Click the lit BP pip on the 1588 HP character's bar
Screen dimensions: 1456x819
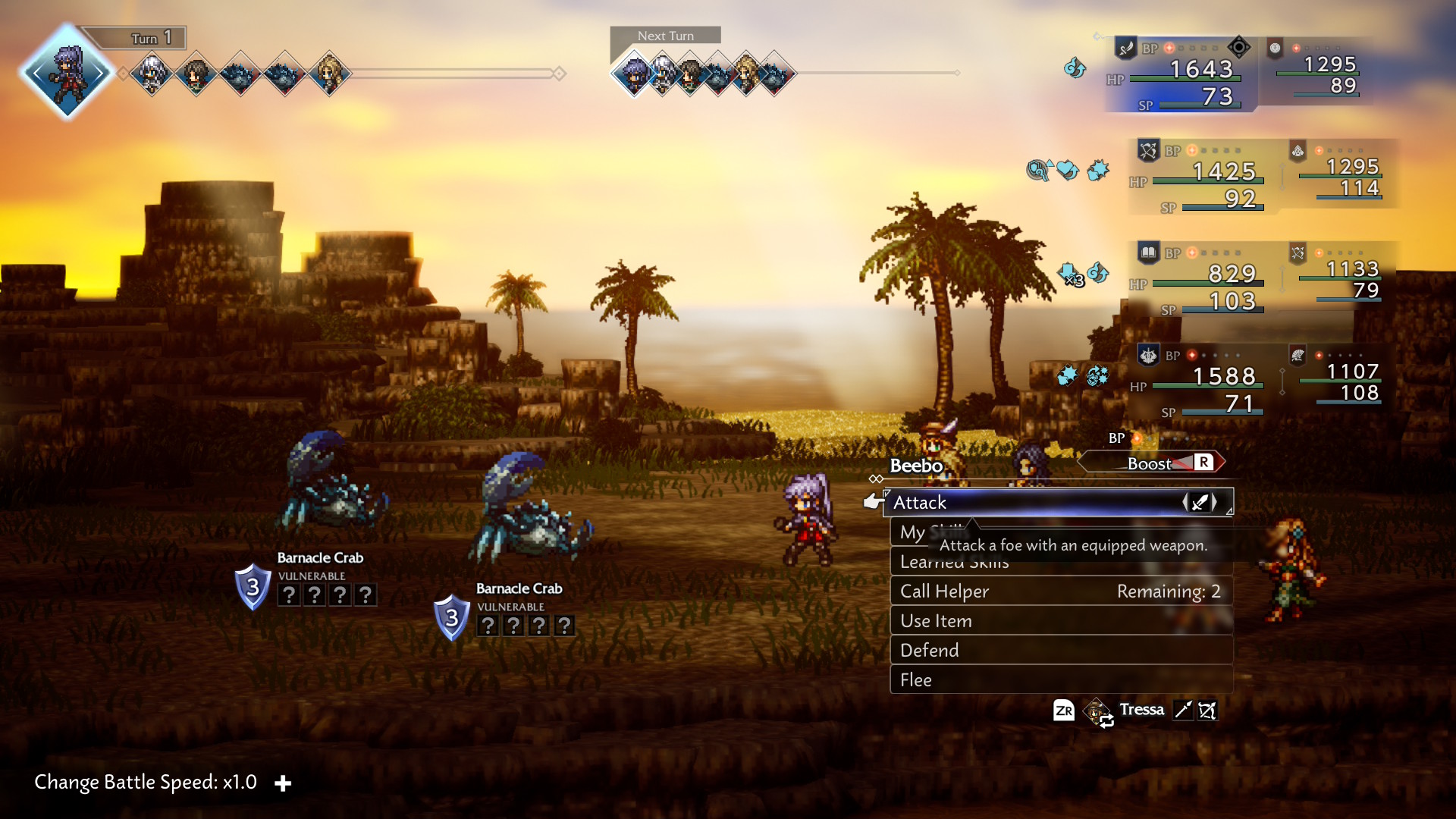tap(1193, 355)
